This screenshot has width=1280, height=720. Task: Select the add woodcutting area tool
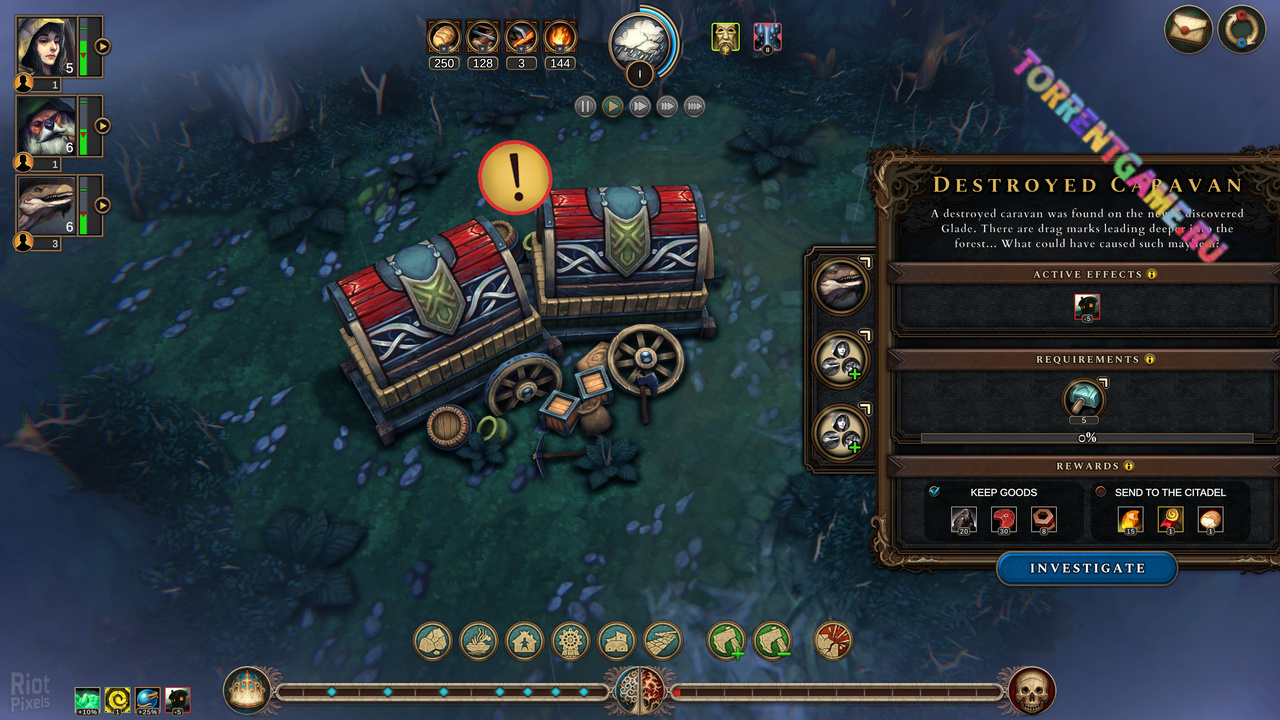pyautogui.click(x=727, y=641)
